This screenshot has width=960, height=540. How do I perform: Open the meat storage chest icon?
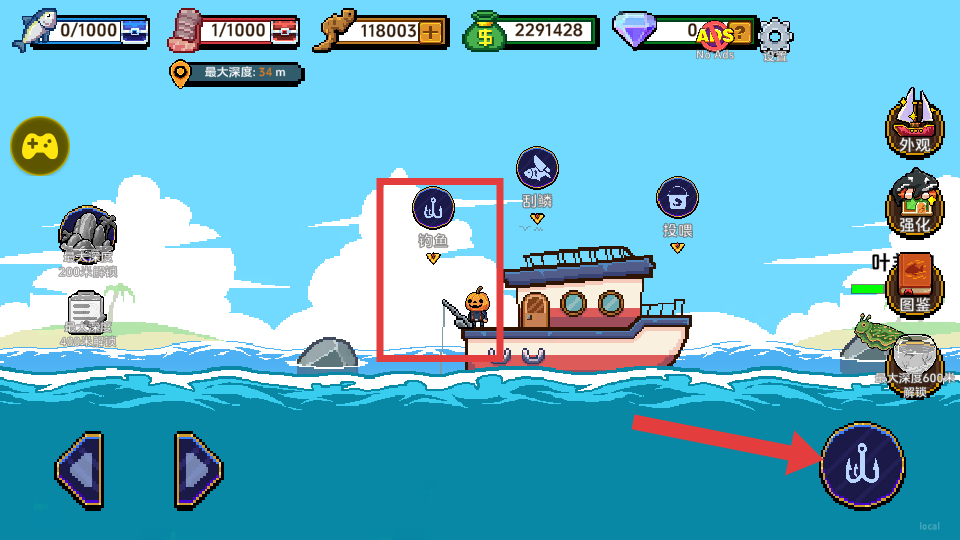coord(284,31)
